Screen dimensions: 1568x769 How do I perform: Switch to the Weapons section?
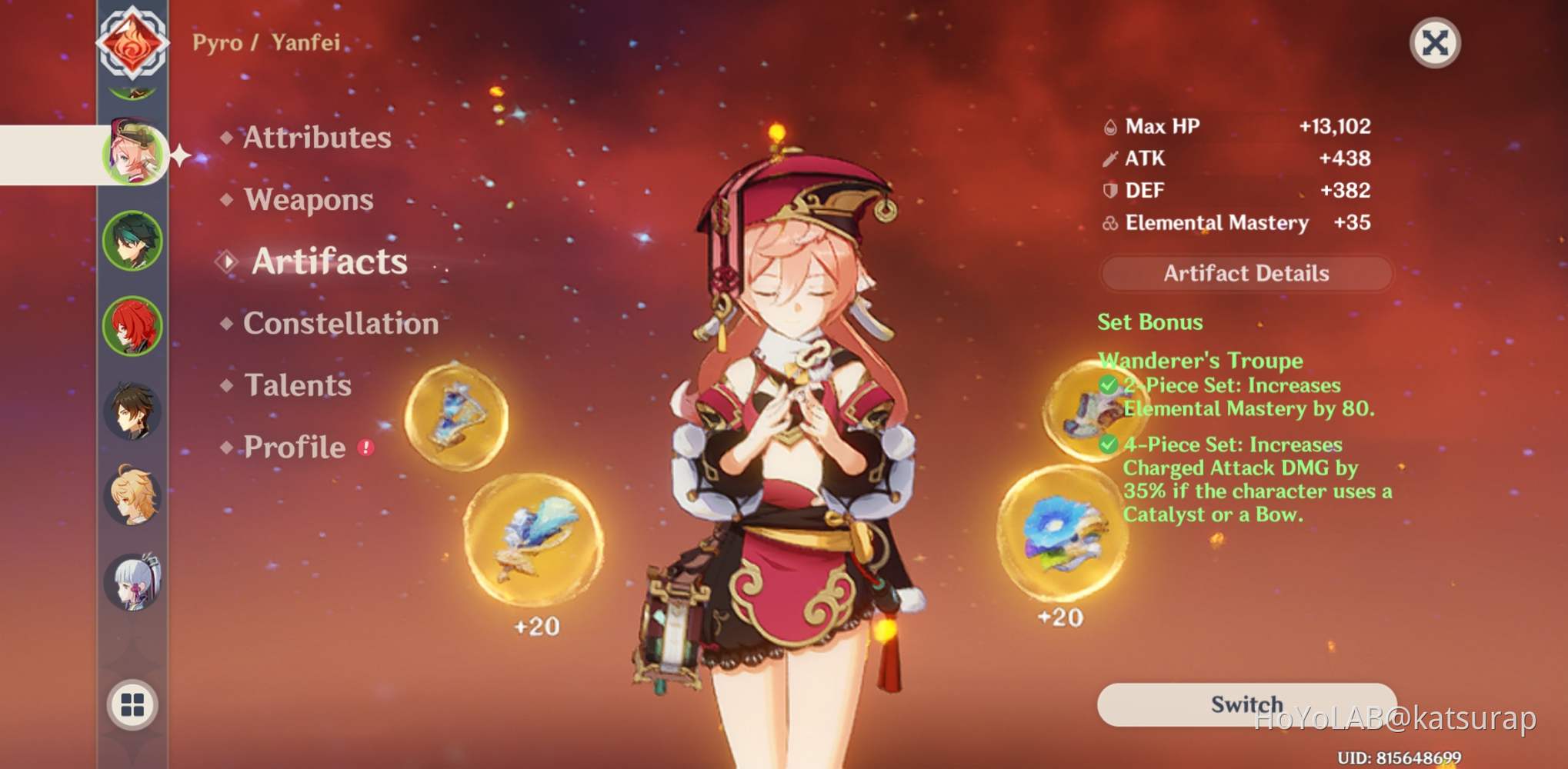click(307, 200)
